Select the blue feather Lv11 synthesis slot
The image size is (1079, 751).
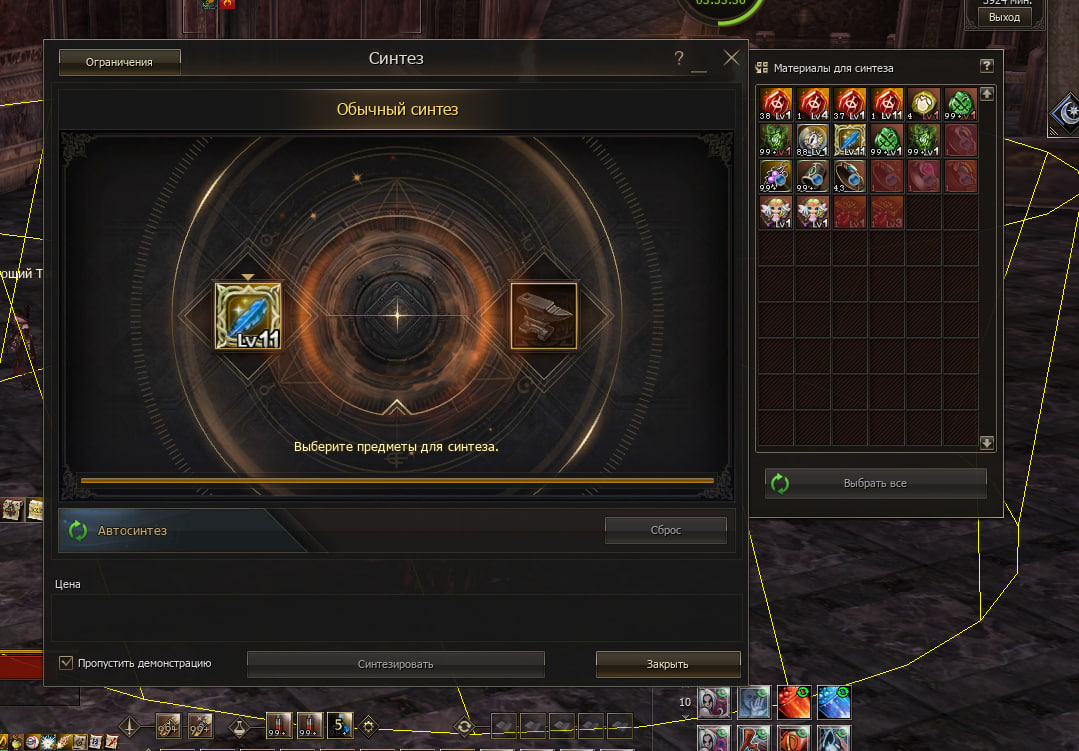tap(248, 316)
